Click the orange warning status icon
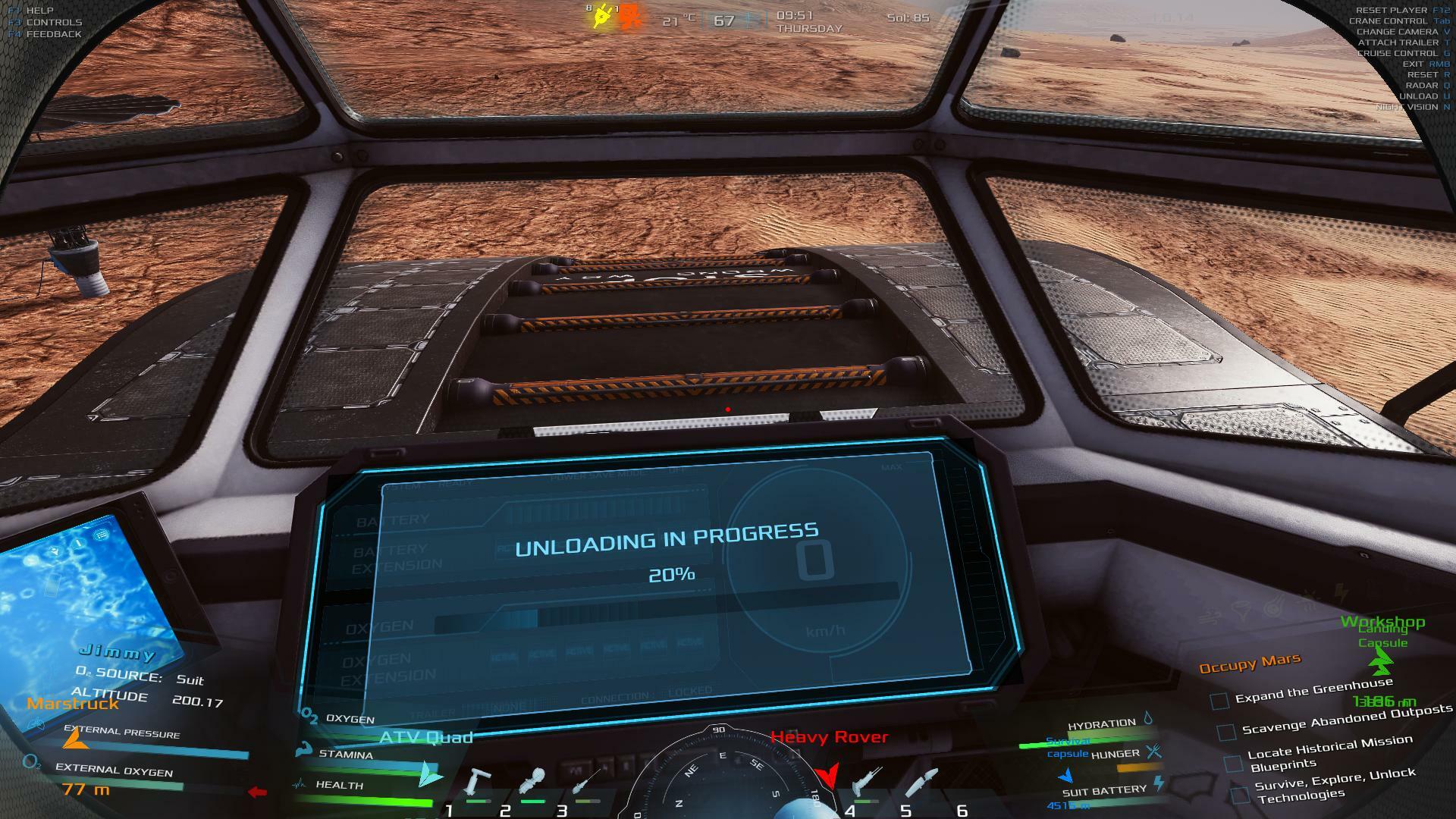This screenshot has width=1456, height=819. coord(629,17)
